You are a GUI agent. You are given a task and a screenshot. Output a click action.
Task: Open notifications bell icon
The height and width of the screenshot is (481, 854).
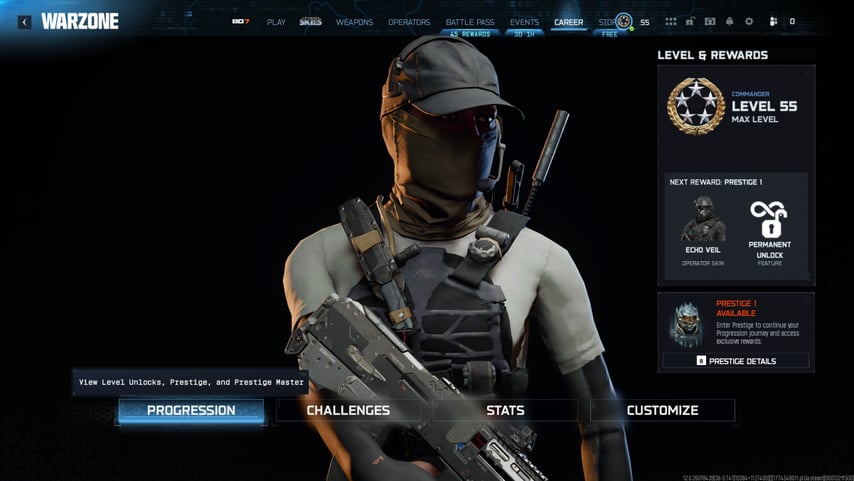pyautogui.click(x=729, y=22)
